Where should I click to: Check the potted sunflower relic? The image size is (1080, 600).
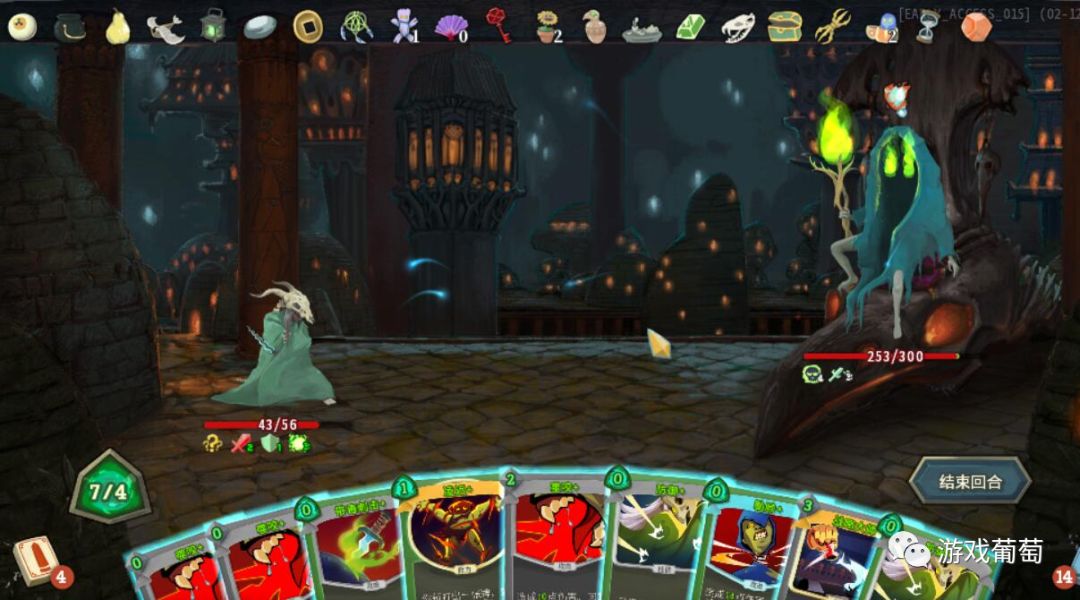(x=546, y=26)
